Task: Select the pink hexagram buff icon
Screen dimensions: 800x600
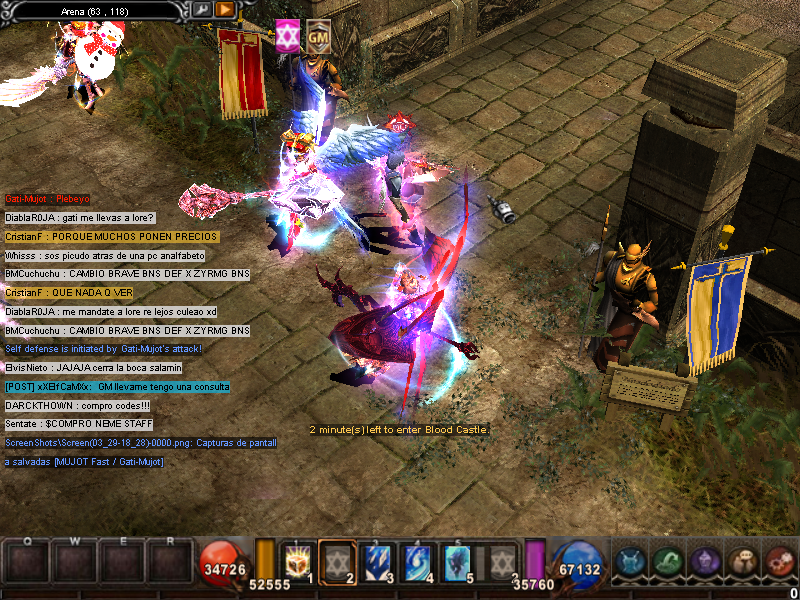Action: pos(288,35)
